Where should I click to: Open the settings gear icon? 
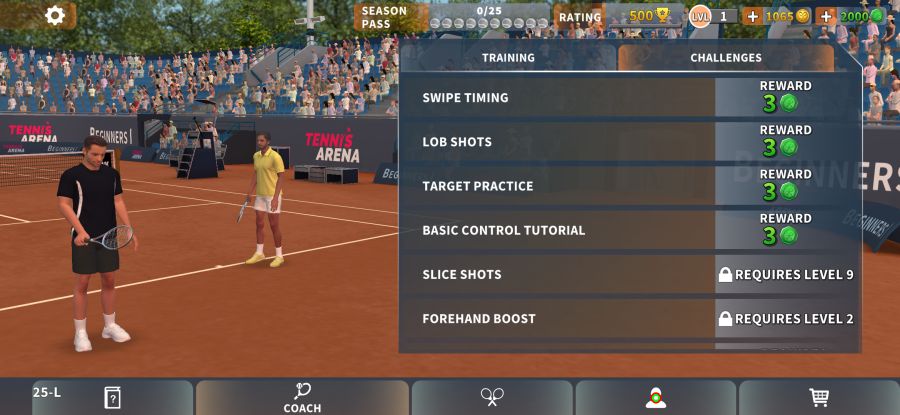coord(55,16)
